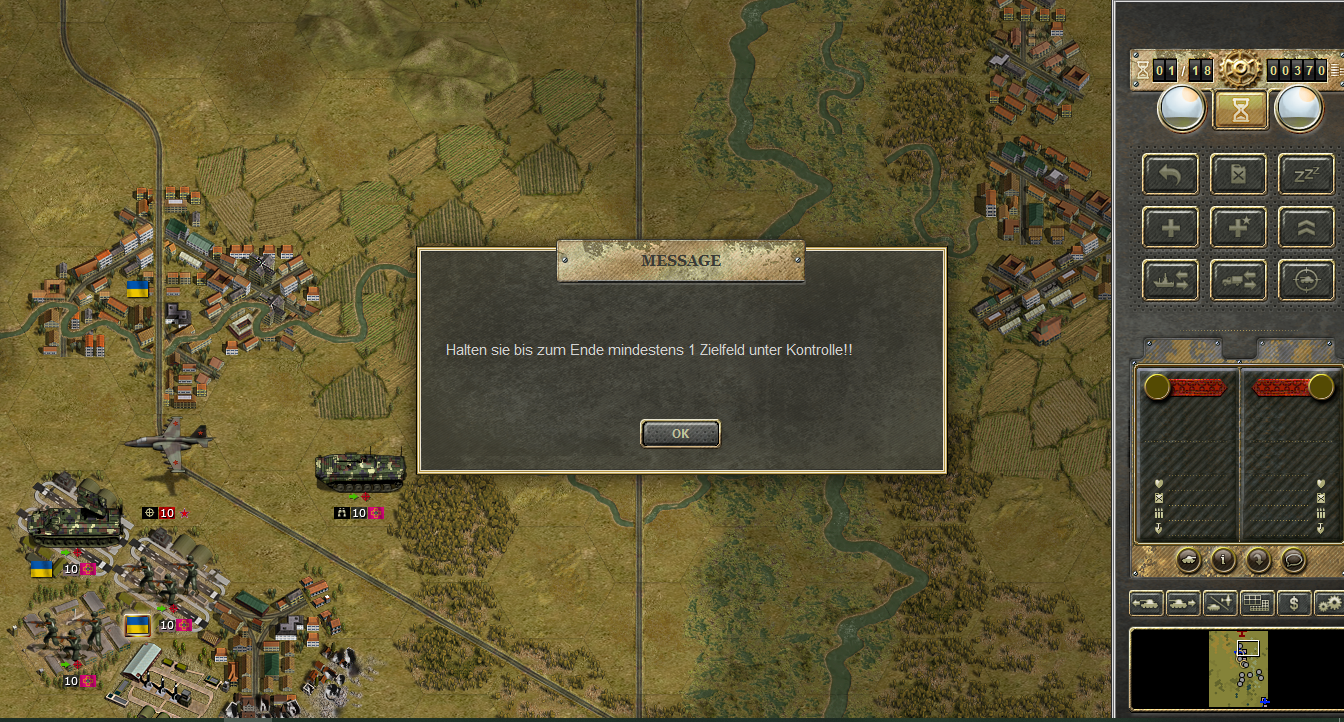Select previous unit (left-arrow tank)
1344x722 pixels.
(1145, 603)
